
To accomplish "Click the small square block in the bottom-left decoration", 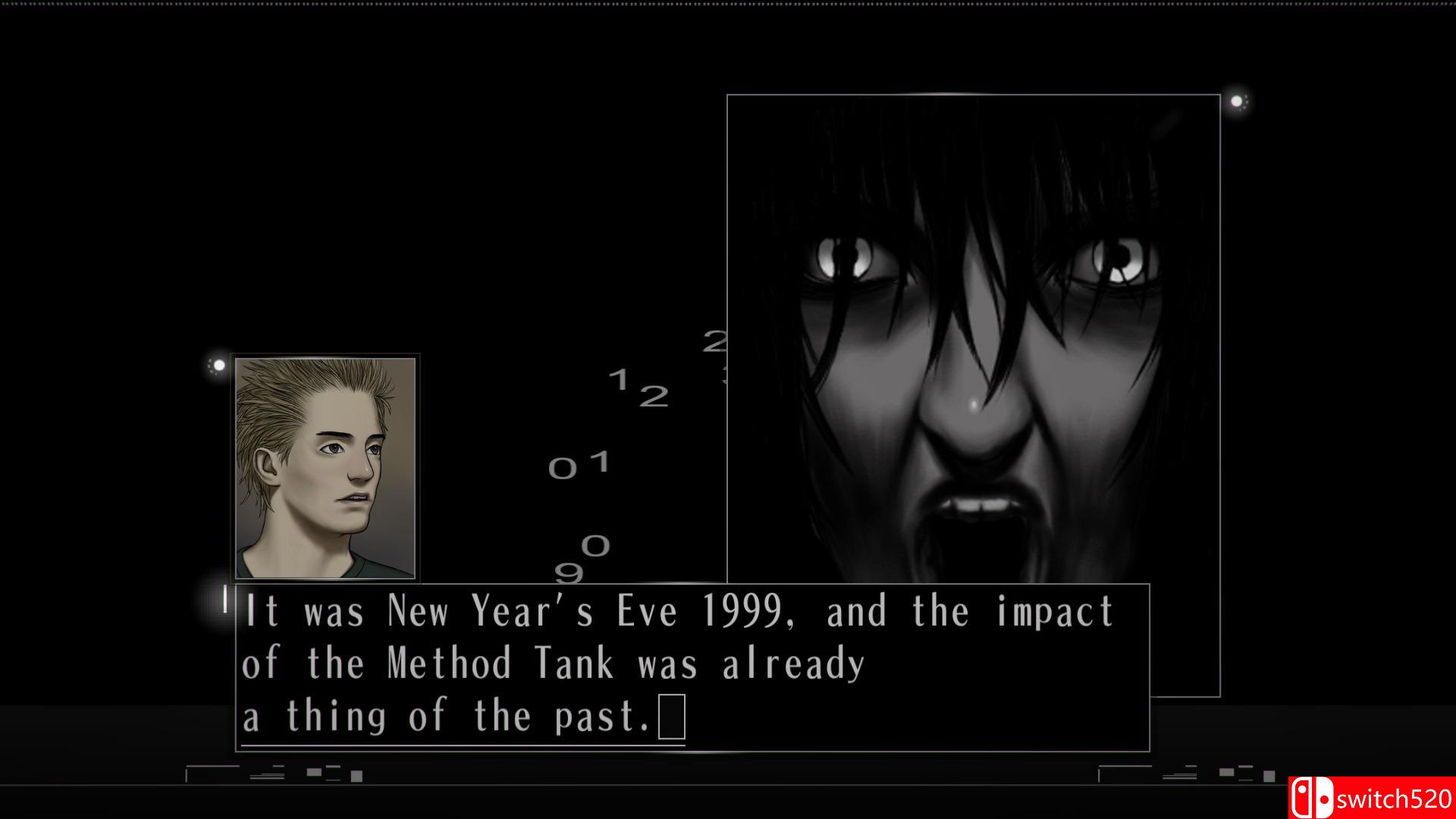I will coord(357,775).
